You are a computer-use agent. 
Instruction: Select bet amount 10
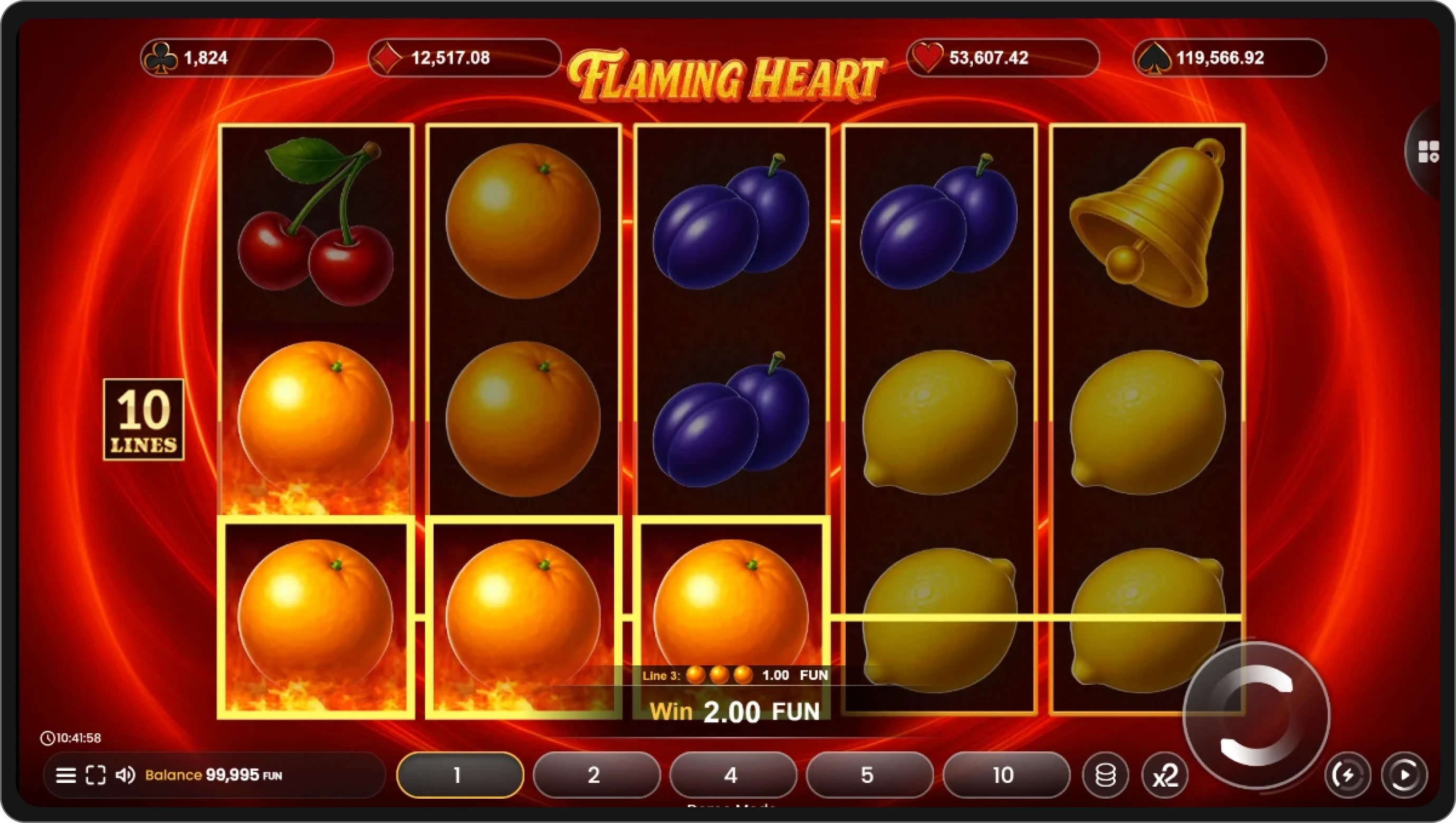point(1005,775)
